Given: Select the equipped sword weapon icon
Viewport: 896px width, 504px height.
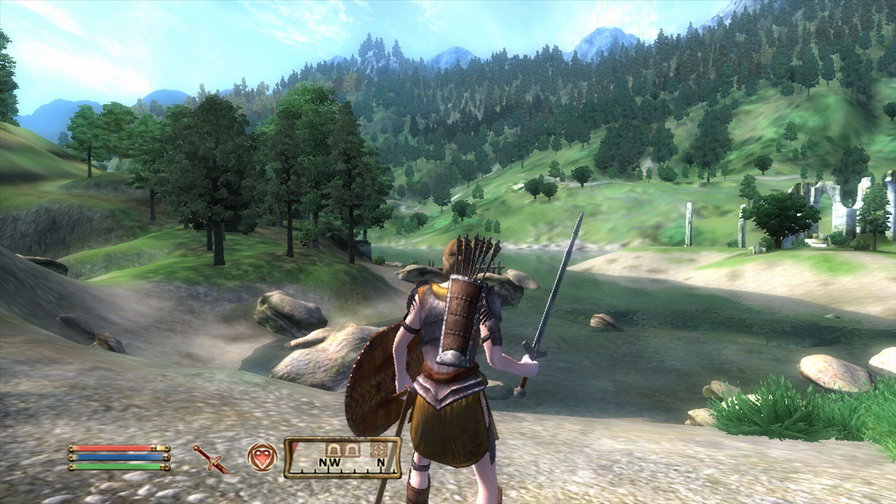Looking at the screenshot, I should tap(210, 458).
